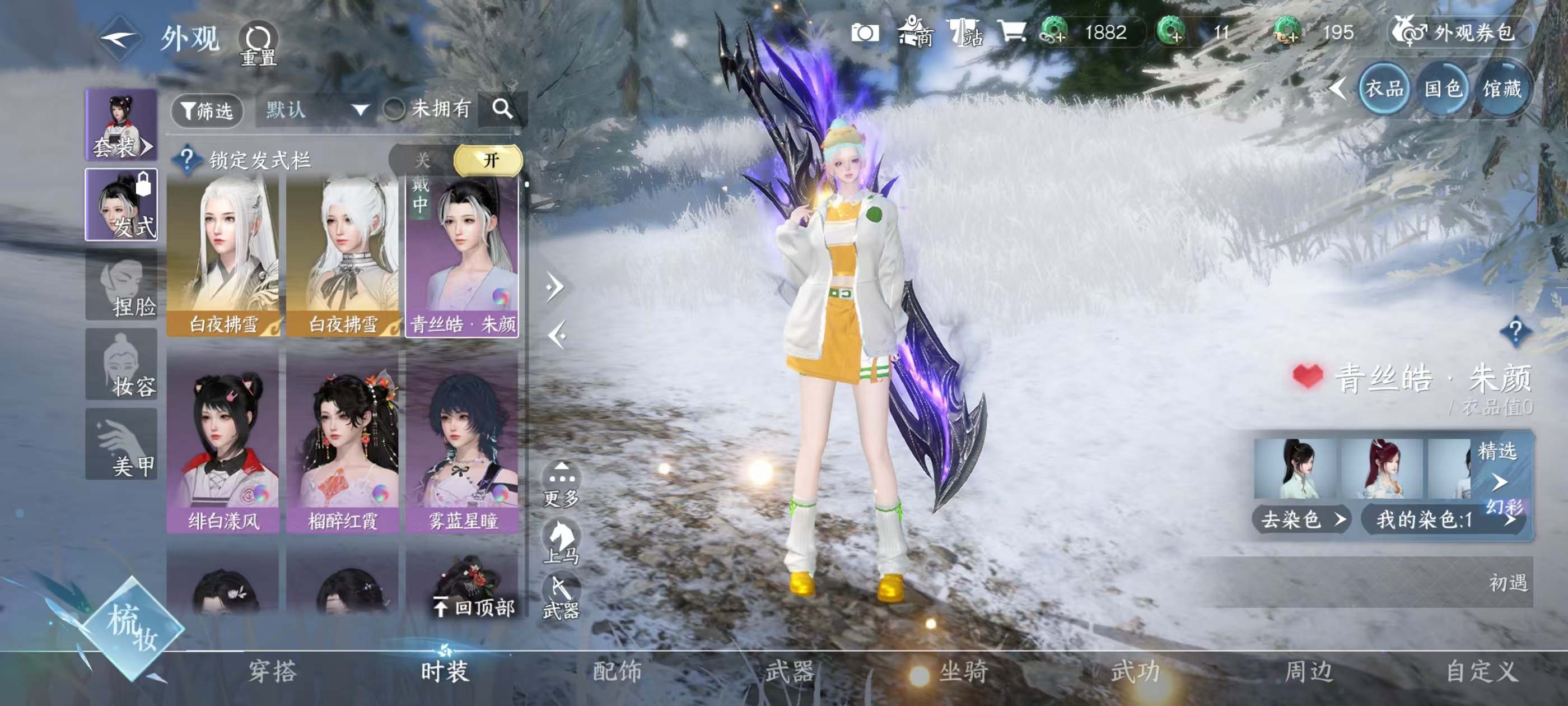Open the 捏脸 face sculpt category
The image size is (1568, 706).
(x=121, y=285)
